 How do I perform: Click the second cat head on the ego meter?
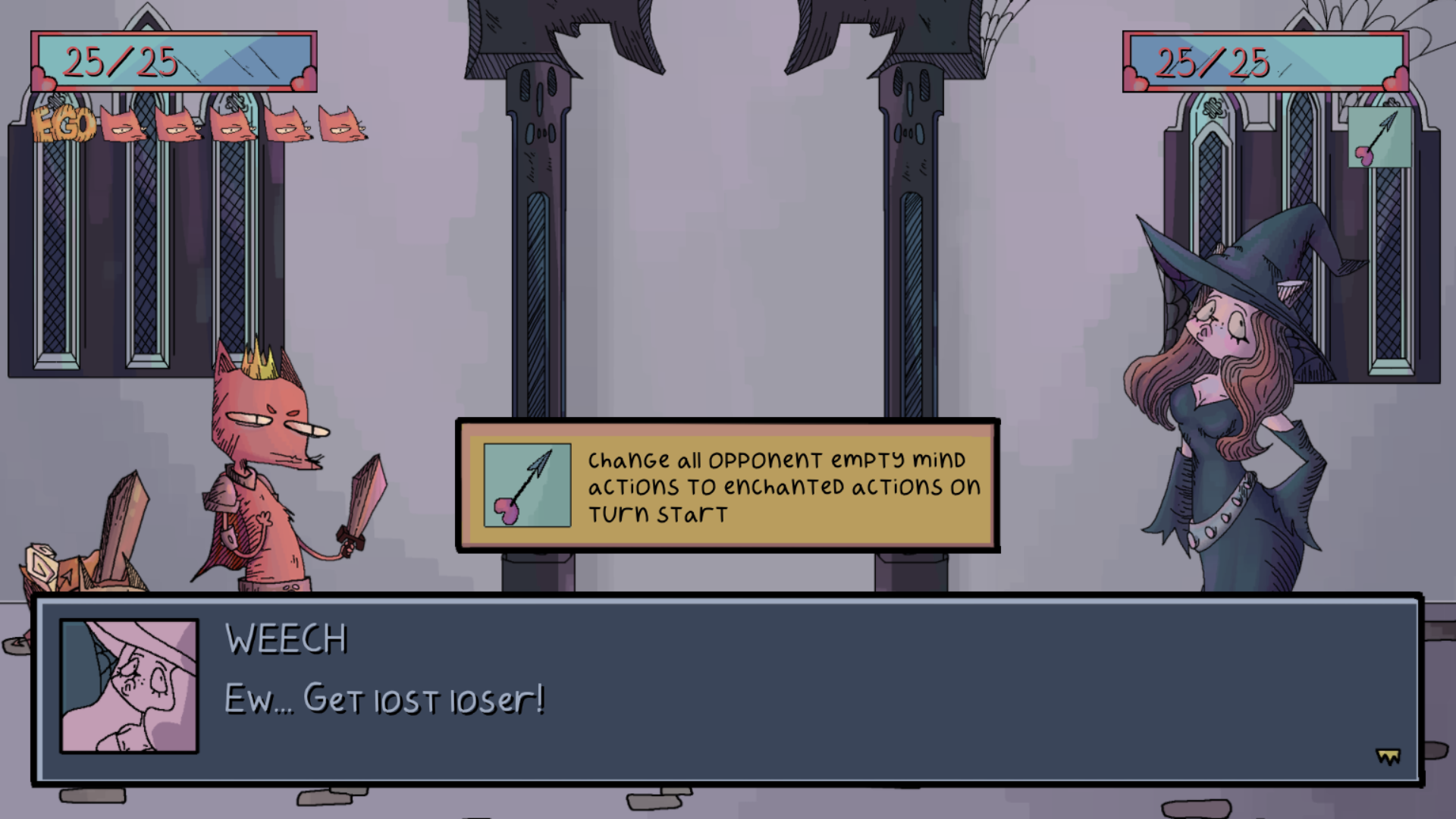(x=178, y=125)
